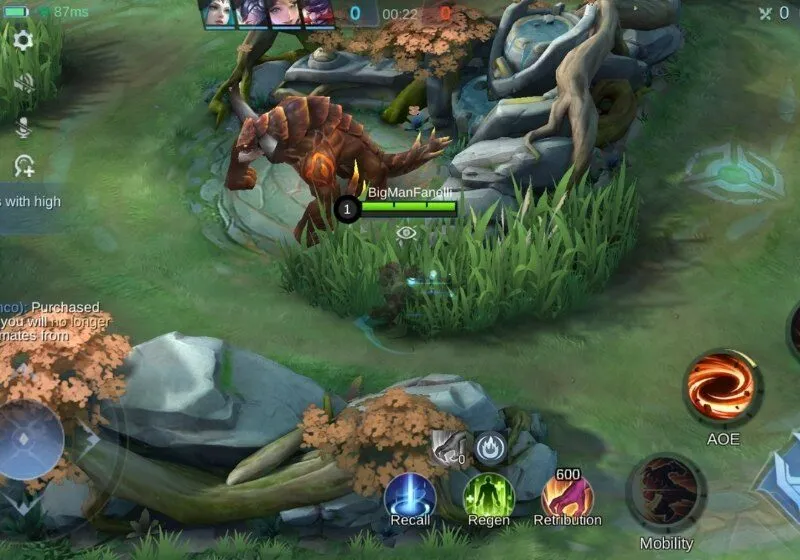Select the first hero portrait on scoreboard
The image size is (800, 560).
216,13
